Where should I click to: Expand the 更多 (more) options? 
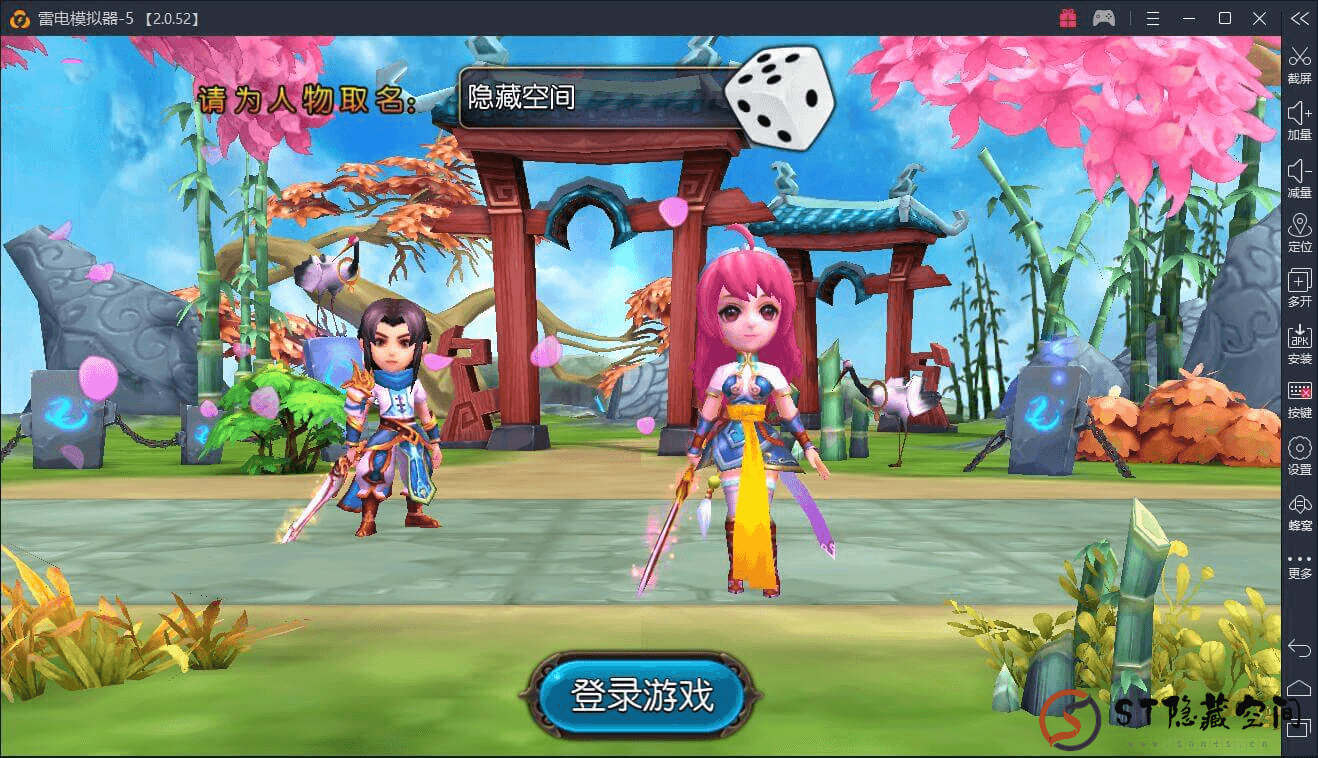[1299, 563]
